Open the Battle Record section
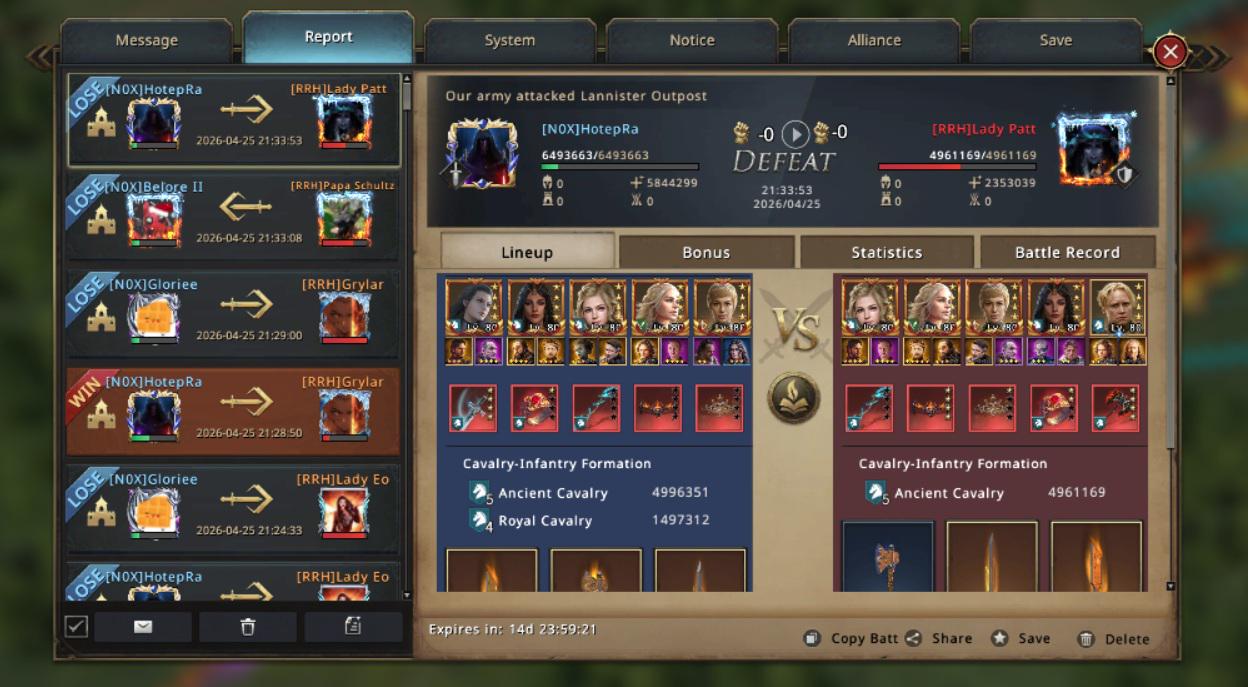The width and height of the screenshot is (1248, 687). point(1067,252)
